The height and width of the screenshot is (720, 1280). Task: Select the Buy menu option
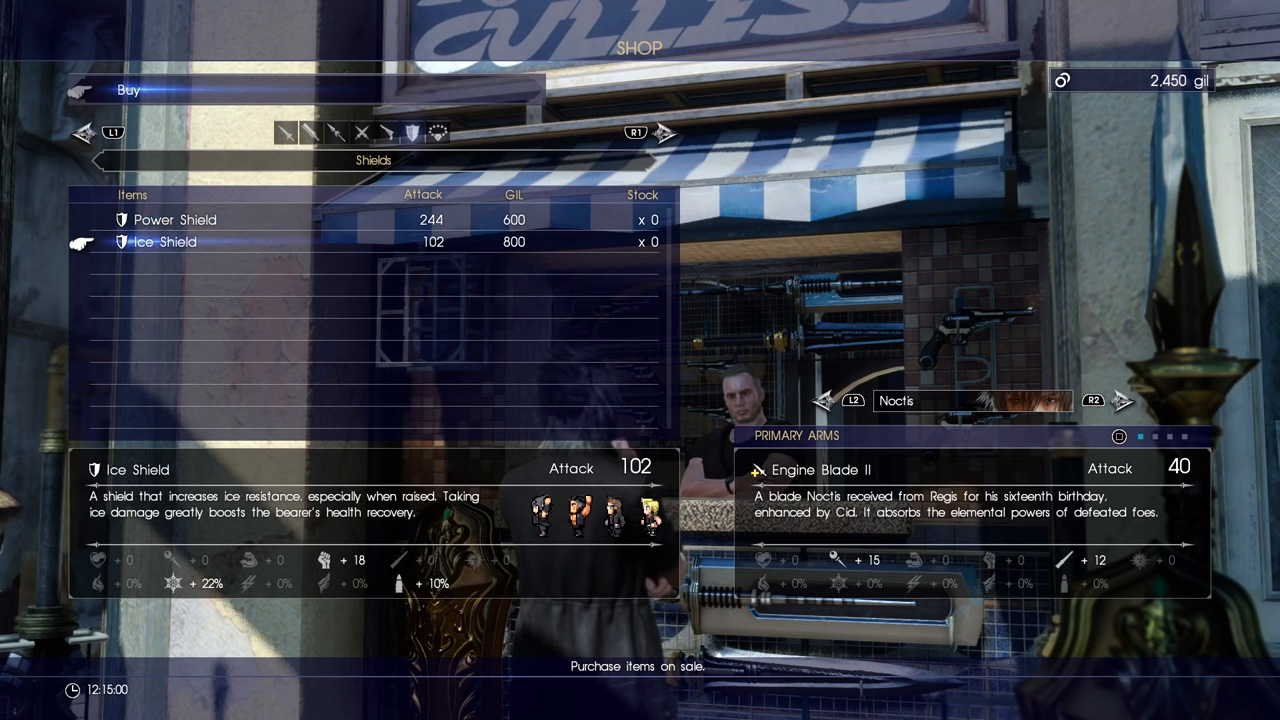click(128, 90)
